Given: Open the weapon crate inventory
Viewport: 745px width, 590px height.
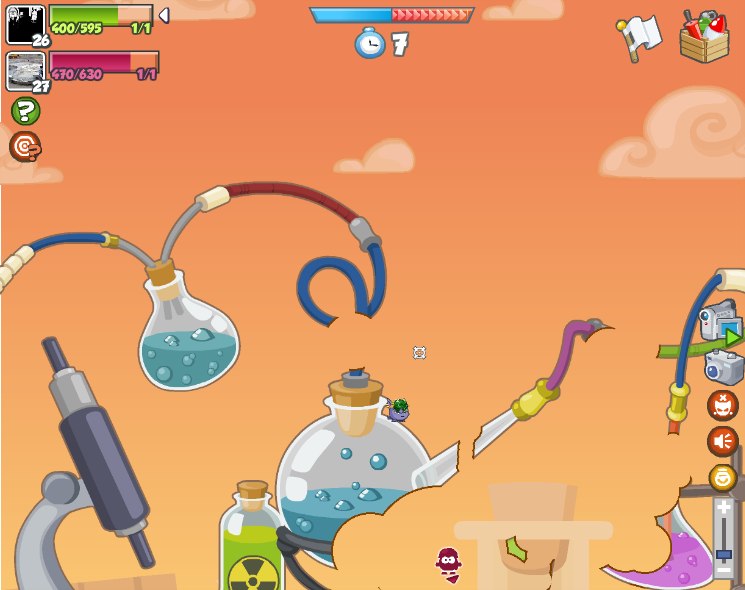Looking at the screenshot, I should 704,36.
